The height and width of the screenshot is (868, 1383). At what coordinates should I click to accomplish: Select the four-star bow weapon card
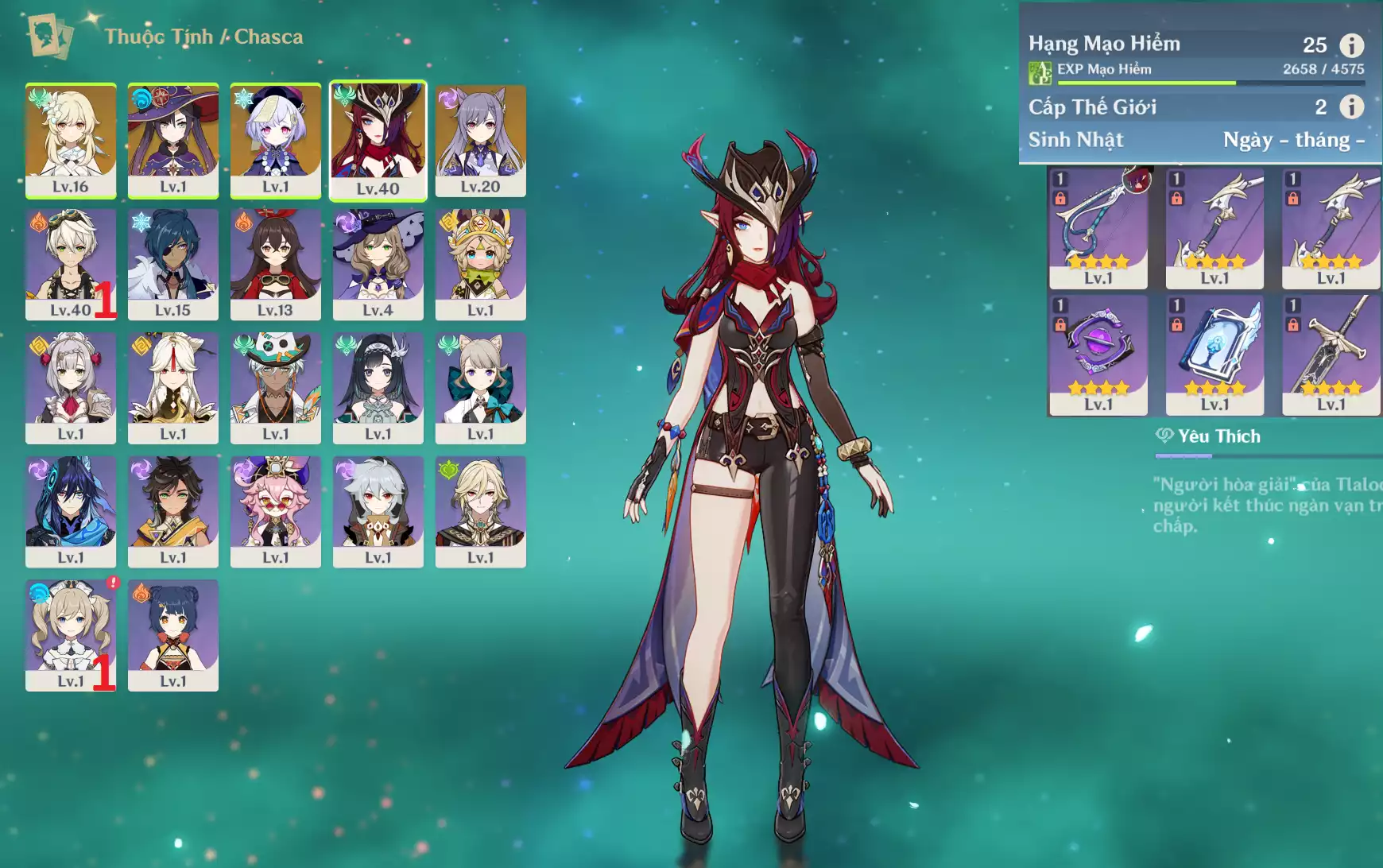pyautogui.click(x=1098, y=228)
